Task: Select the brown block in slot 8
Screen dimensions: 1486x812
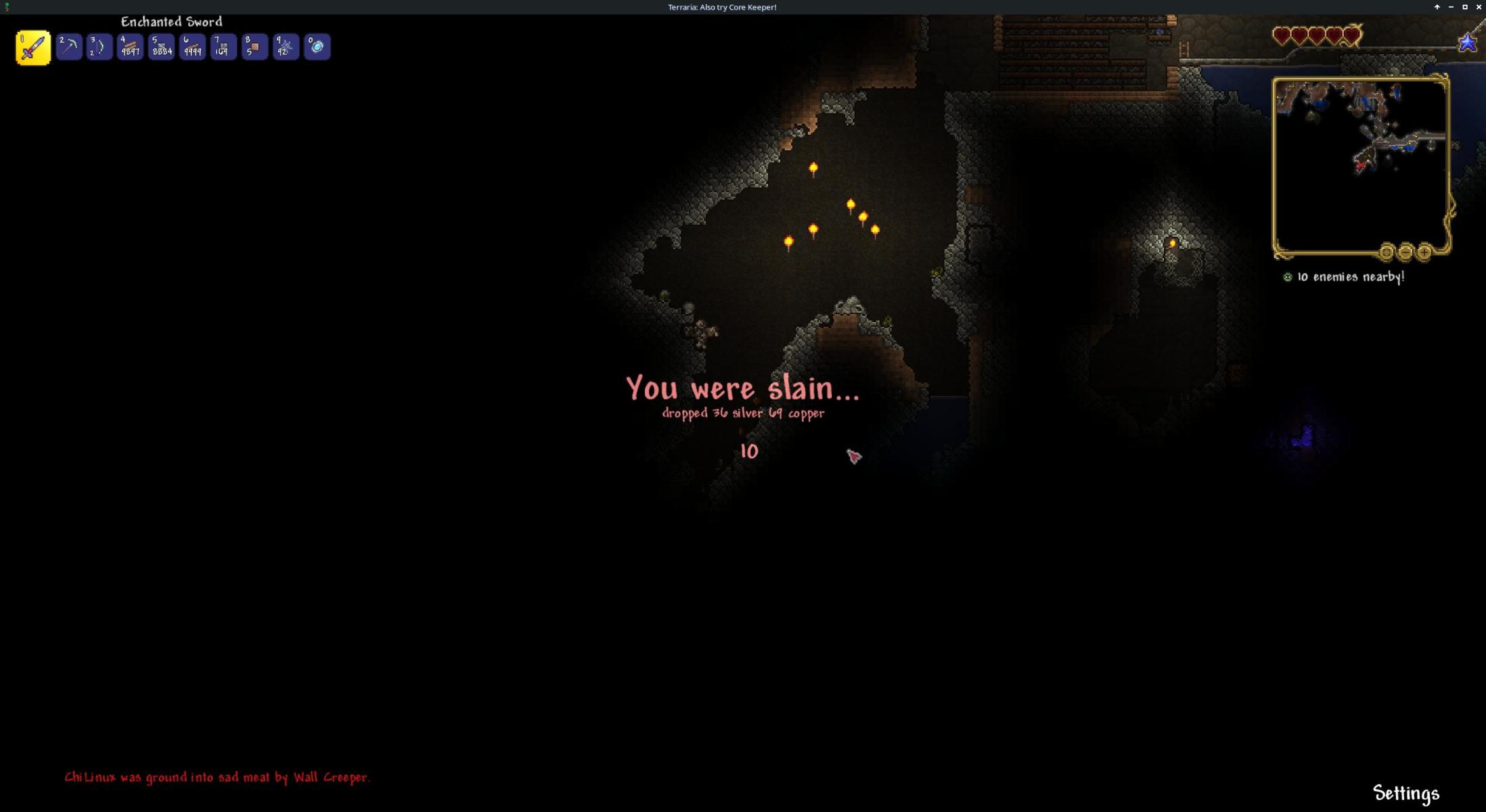Action: pos(254,47)
